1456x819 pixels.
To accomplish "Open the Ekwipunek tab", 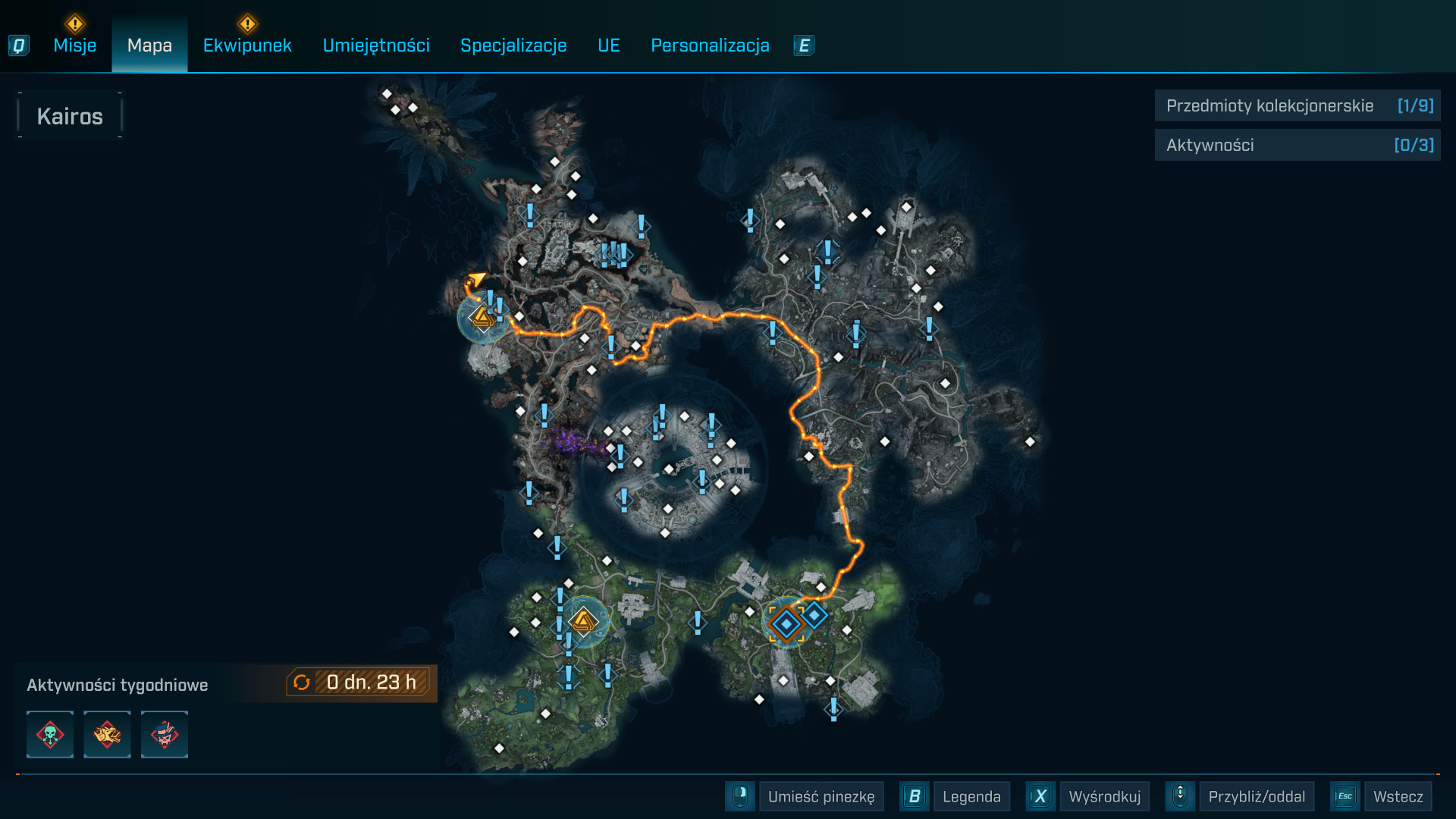I will click(x=247, y=45).
